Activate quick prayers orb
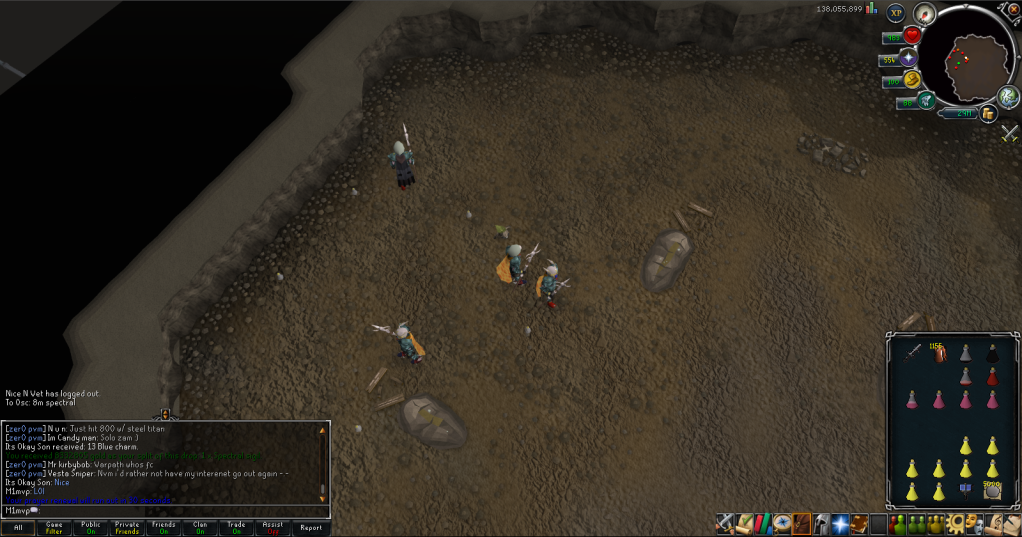This screenshot has width=1022, height=537. point(910,58)
